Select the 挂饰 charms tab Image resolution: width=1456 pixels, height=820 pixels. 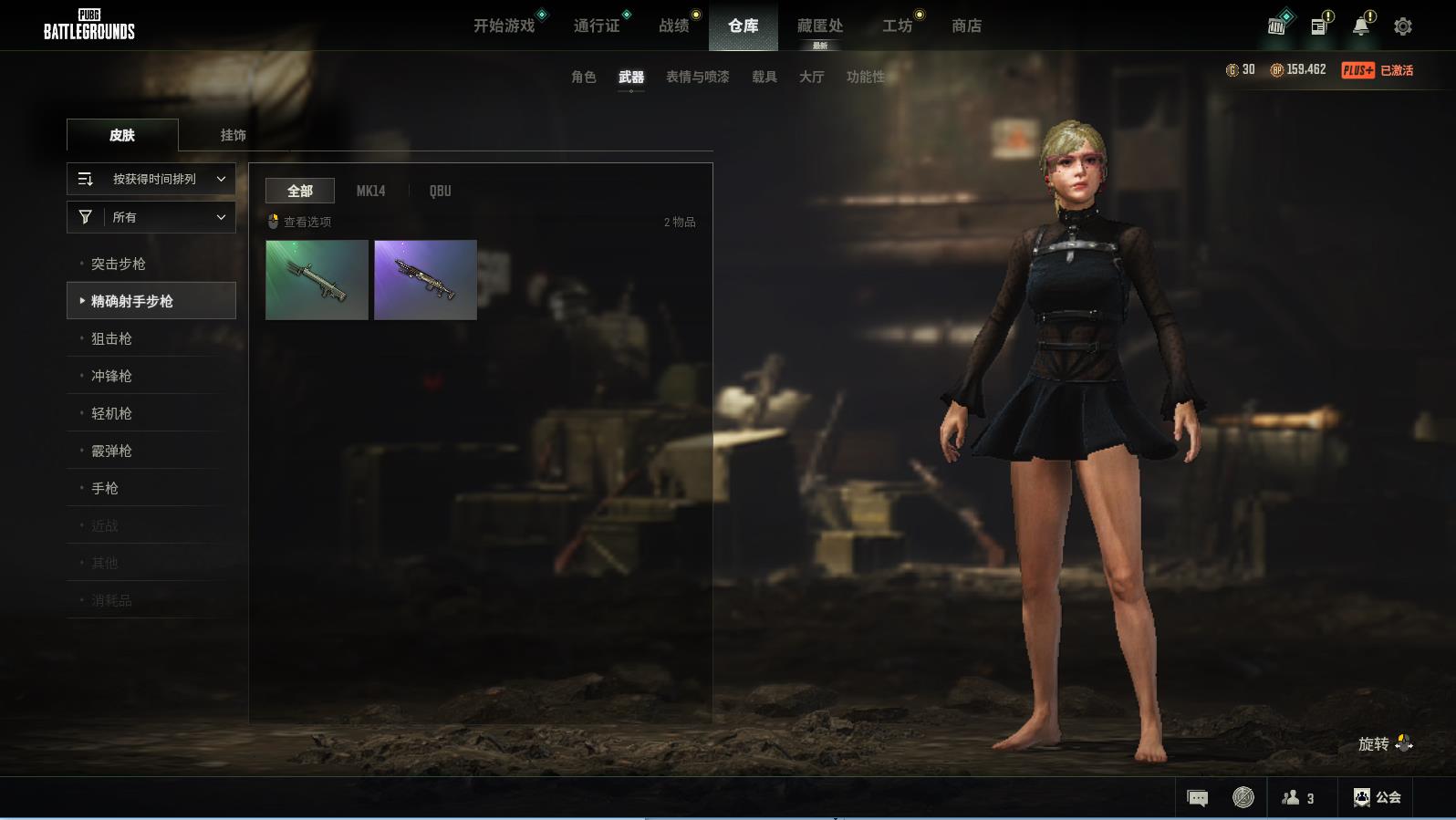(x=233, y=135)
